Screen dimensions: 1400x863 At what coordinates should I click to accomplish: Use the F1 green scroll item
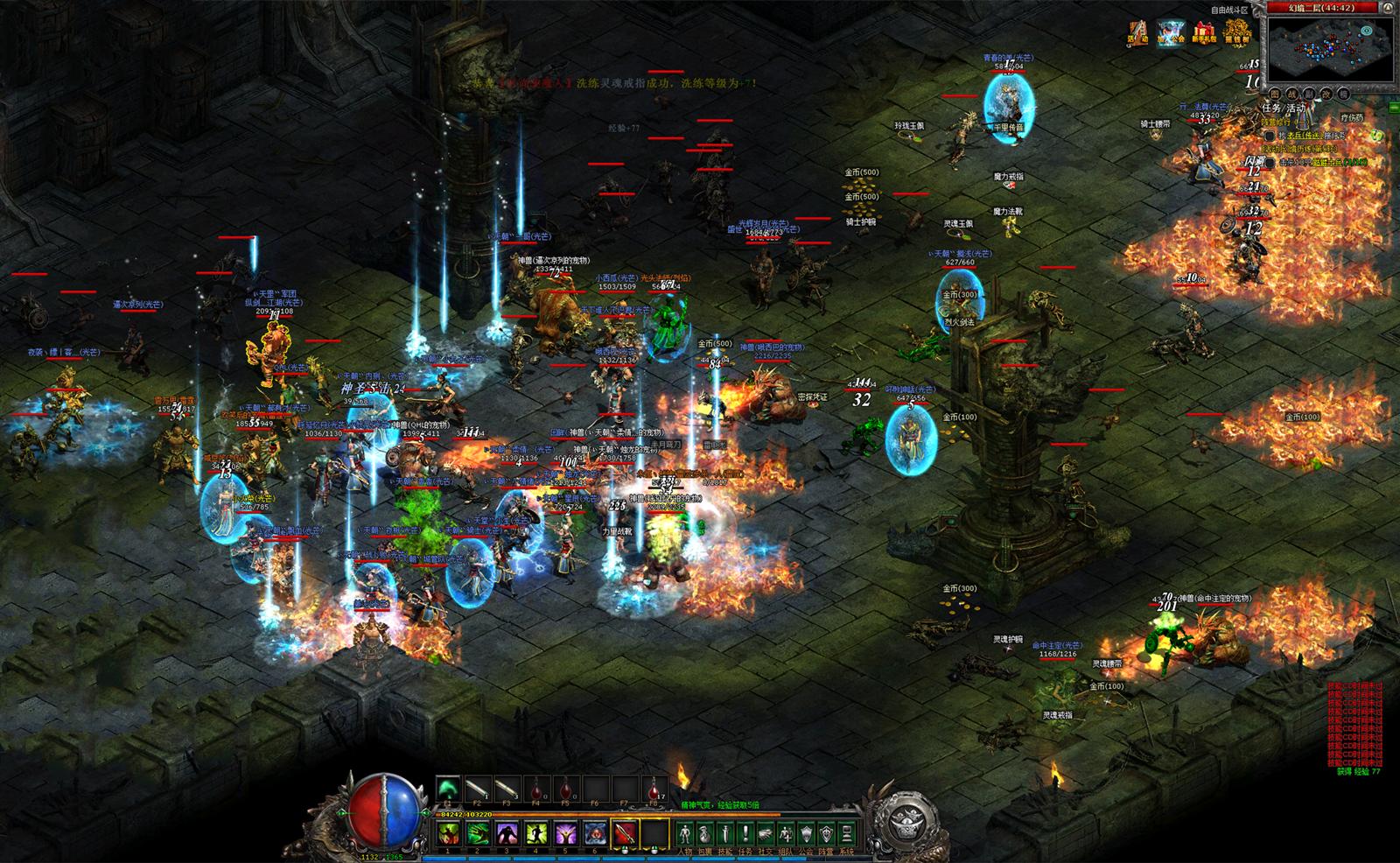448,787
